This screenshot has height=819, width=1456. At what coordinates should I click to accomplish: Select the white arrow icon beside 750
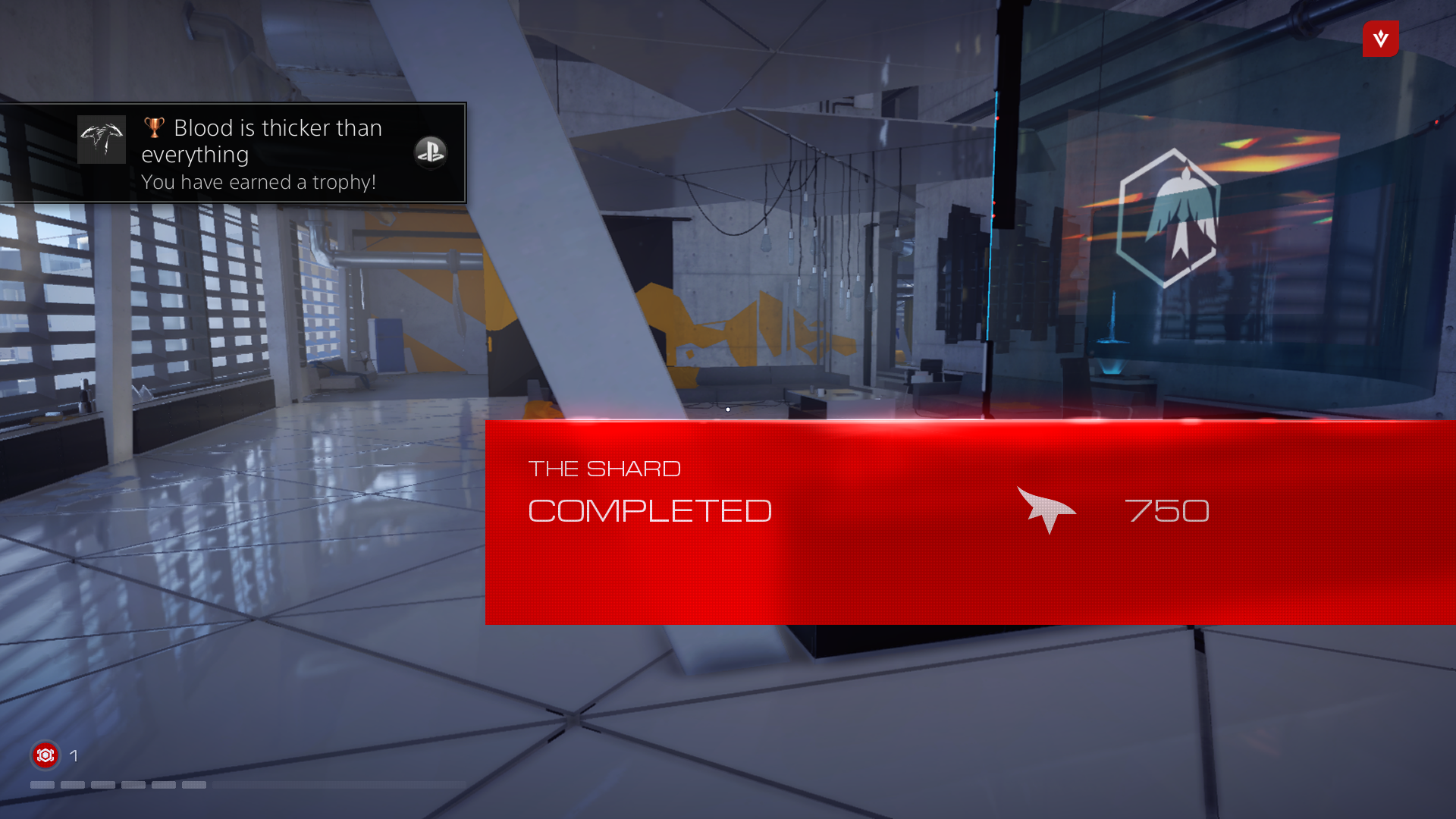tap(1046, 510)
